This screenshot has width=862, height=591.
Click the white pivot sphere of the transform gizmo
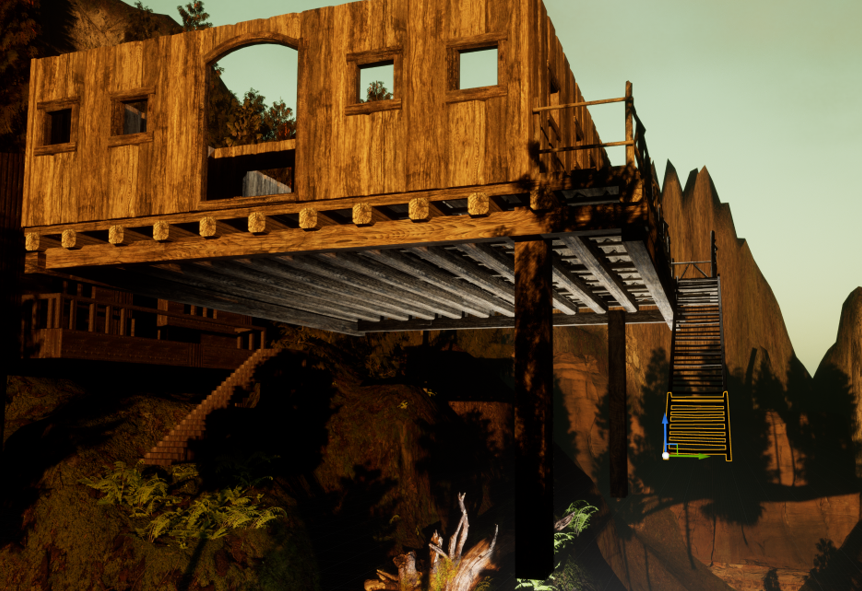coord(666,456)
